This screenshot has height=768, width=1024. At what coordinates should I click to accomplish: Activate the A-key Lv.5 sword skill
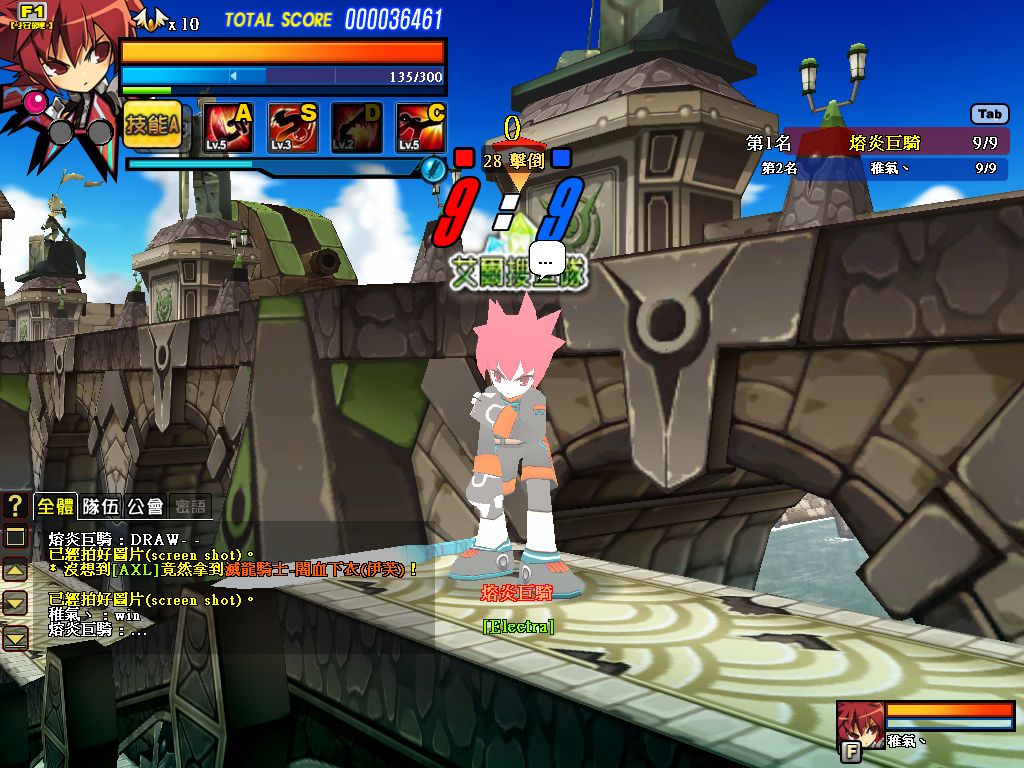[228, 127]
